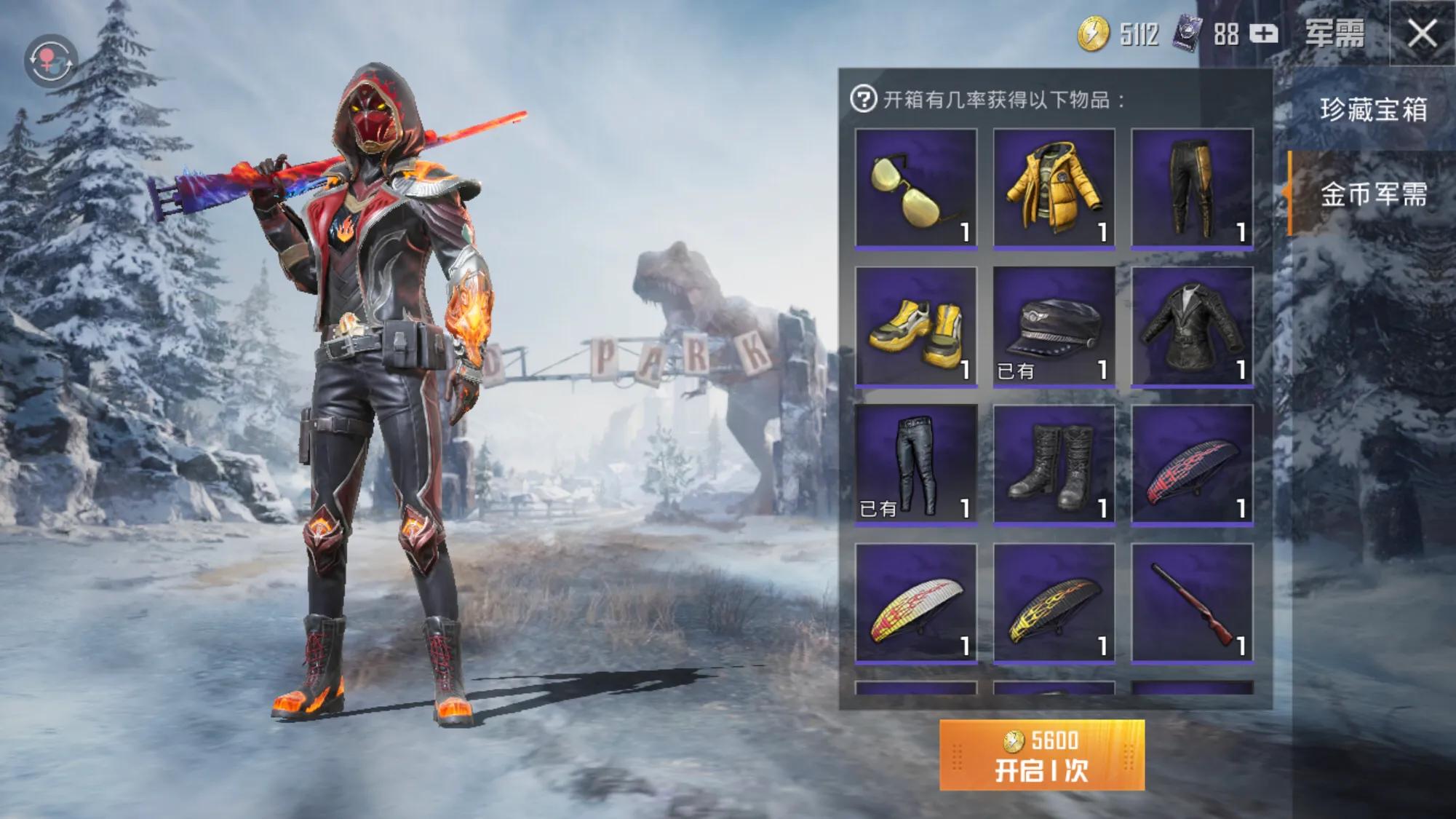Preview the red rifle skin
This screenshot has width=1456, height=819.
click(x=1192, y=603)
